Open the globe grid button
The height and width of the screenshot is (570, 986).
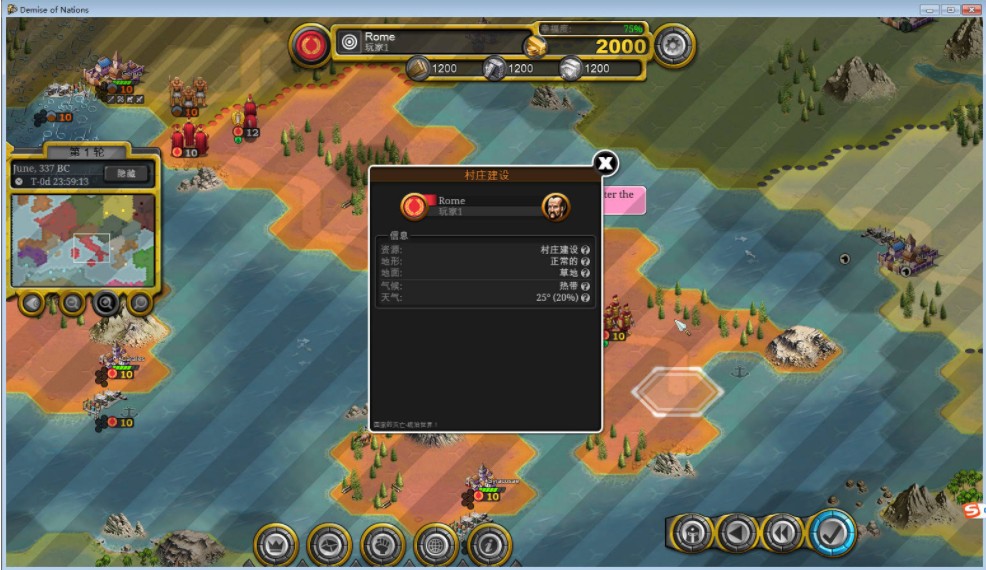tap(436, 545)
